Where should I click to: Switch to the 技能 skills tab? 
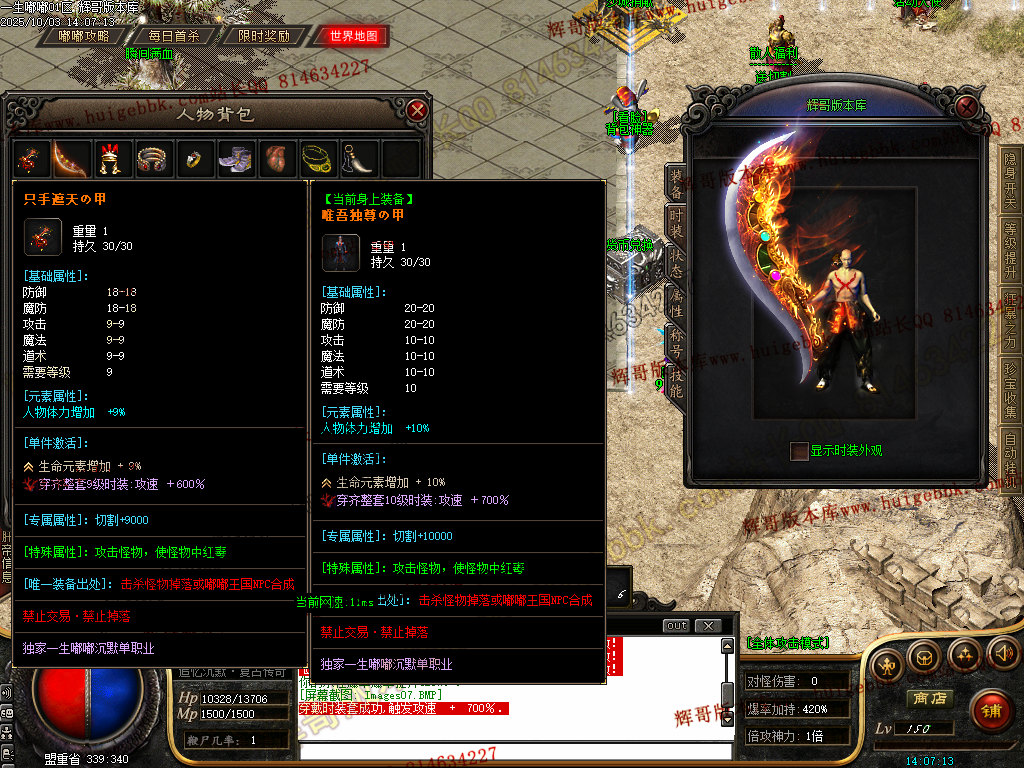677,382
